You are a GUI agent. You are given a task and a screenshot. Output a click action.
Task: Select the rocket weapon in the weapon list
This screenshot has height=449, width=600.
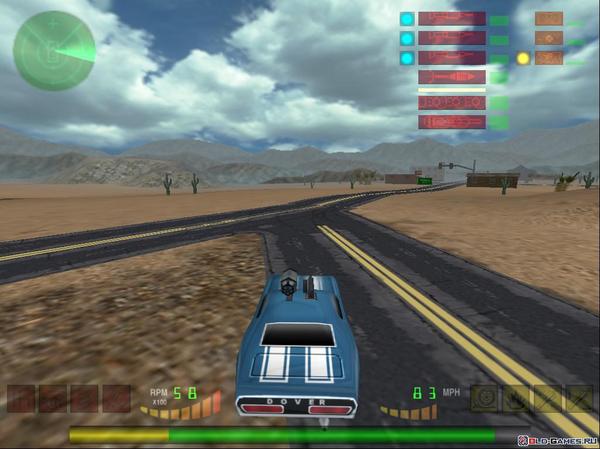point(451,77)
